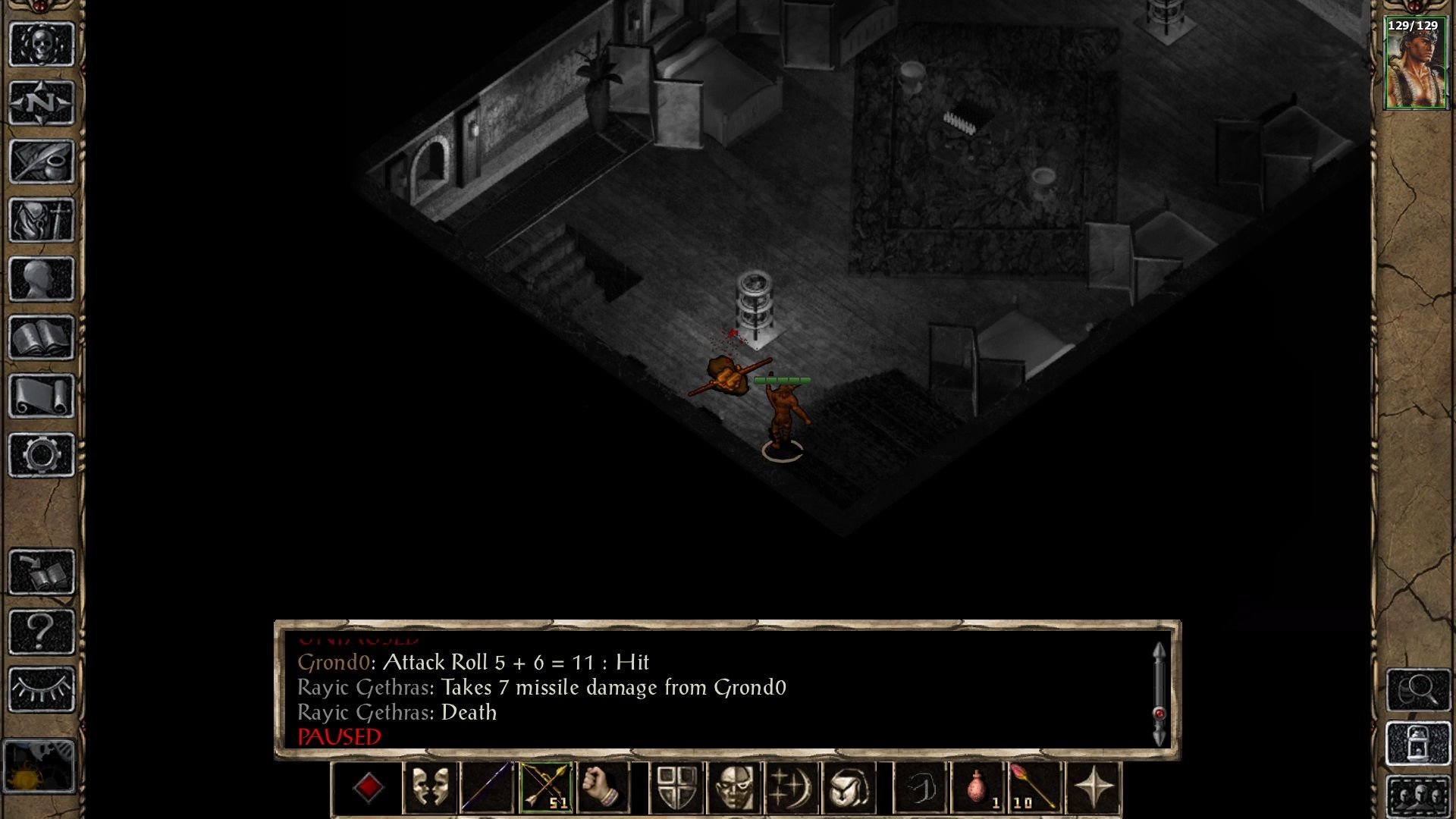Select the character portrait showing 129/129

tap(1414, 64)
